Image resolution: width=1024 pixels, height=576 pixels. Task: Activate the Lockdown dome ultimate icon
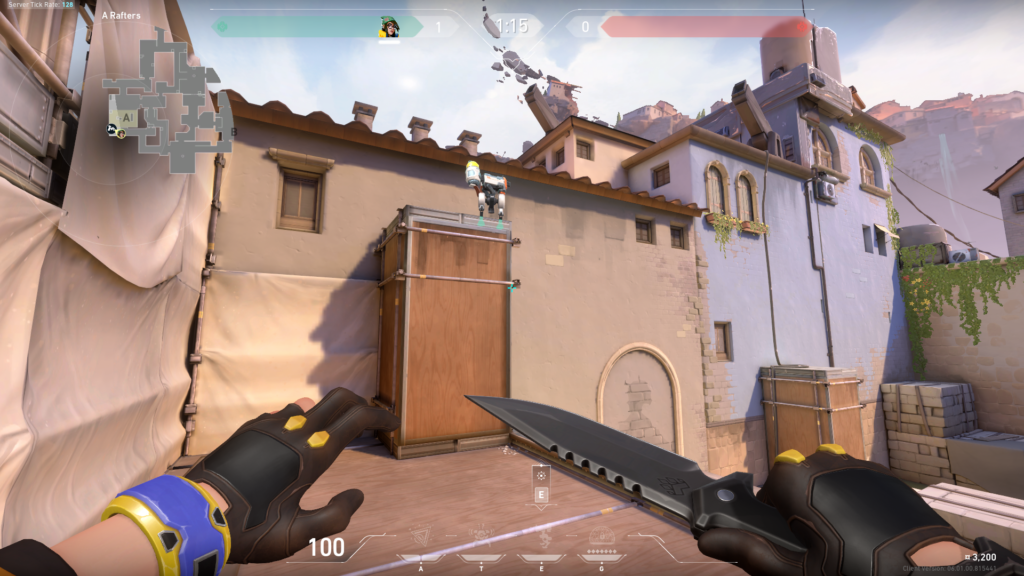pyautogui.click(x=601, y=538)
